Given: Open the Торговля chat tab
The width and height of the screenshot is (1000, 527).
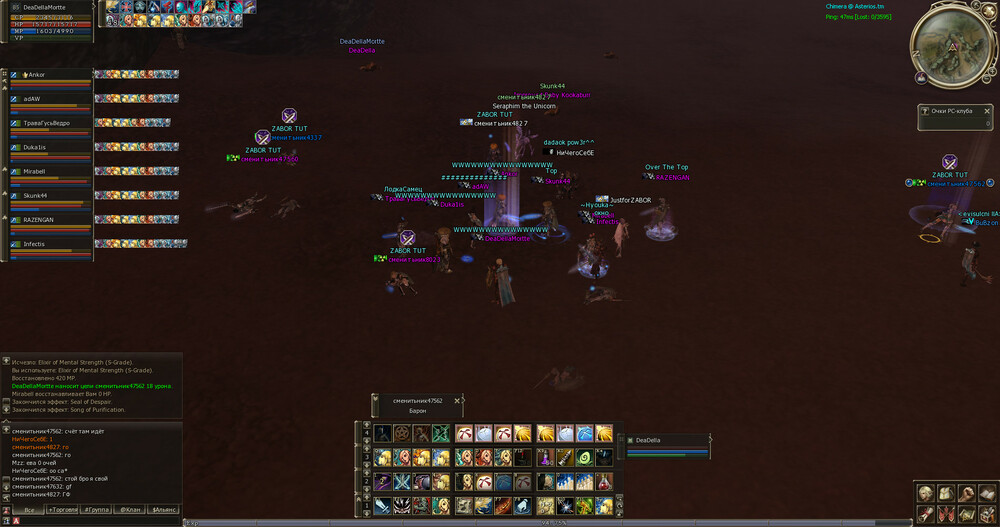Looking at the screenshot, I should pos(62,509).
